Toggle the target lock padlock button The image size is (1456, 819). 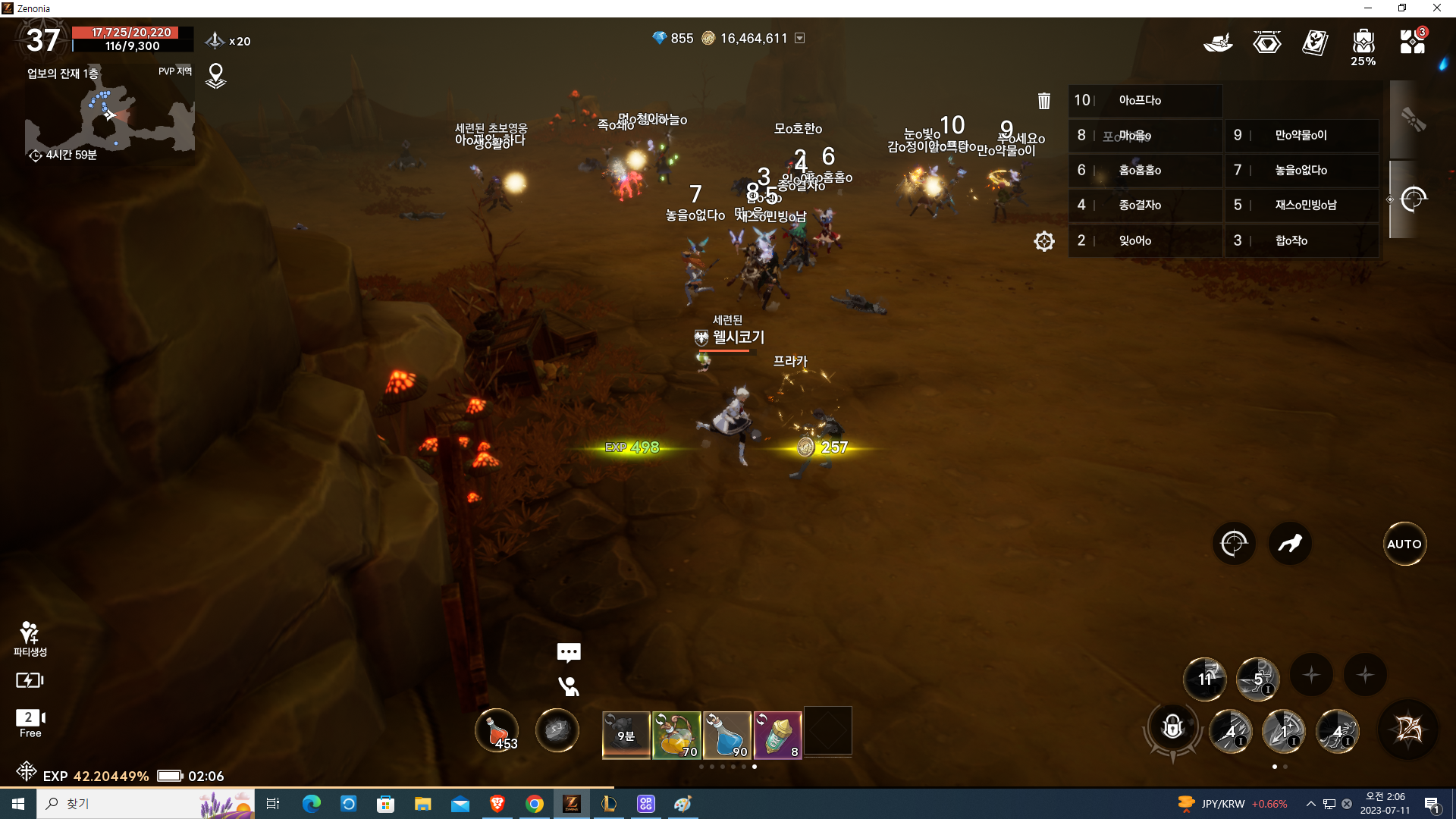point(1172,728)
